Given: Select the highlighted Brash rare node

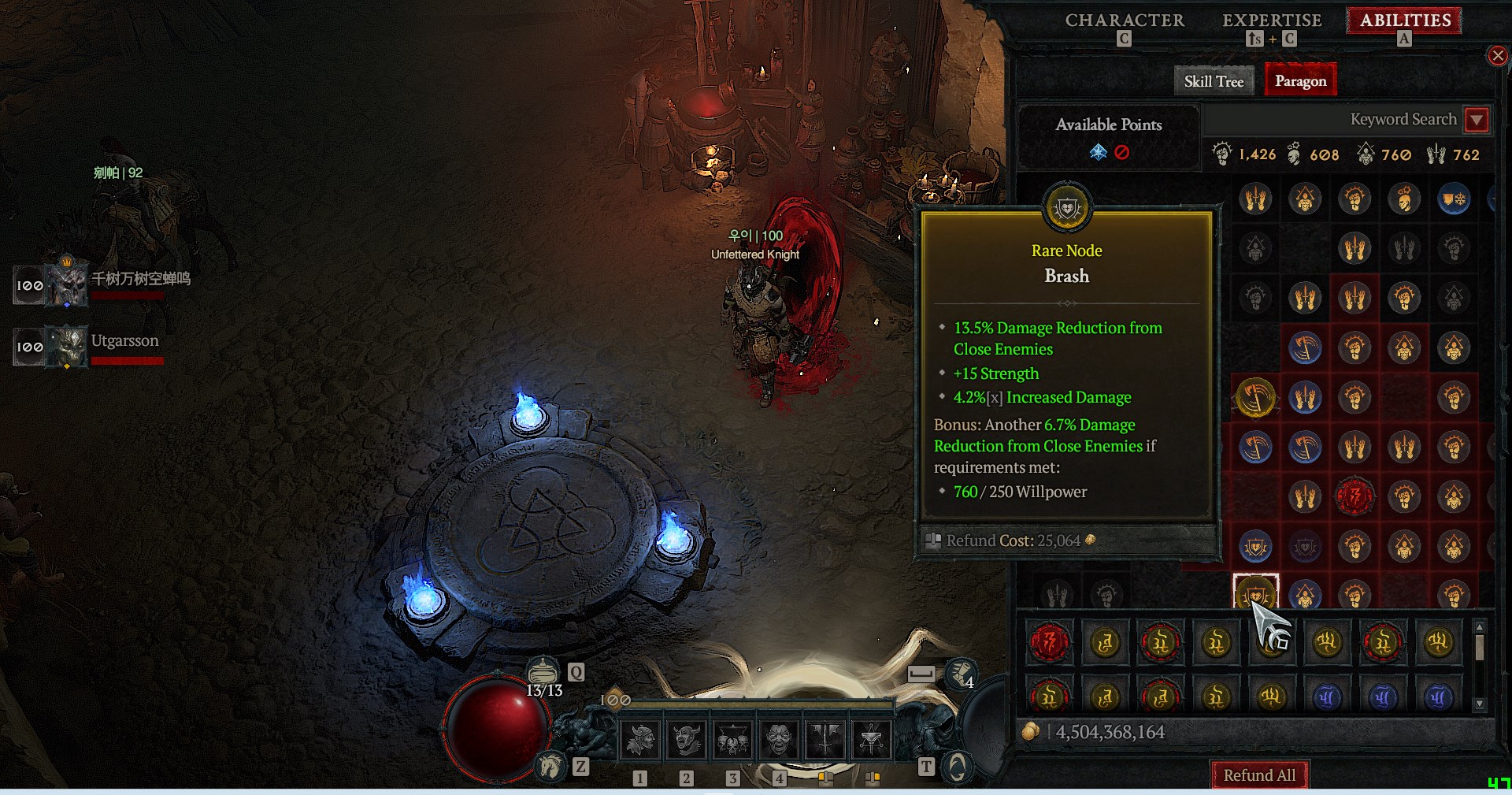Looking at the screenshot, I should (x=1255, y=593).
